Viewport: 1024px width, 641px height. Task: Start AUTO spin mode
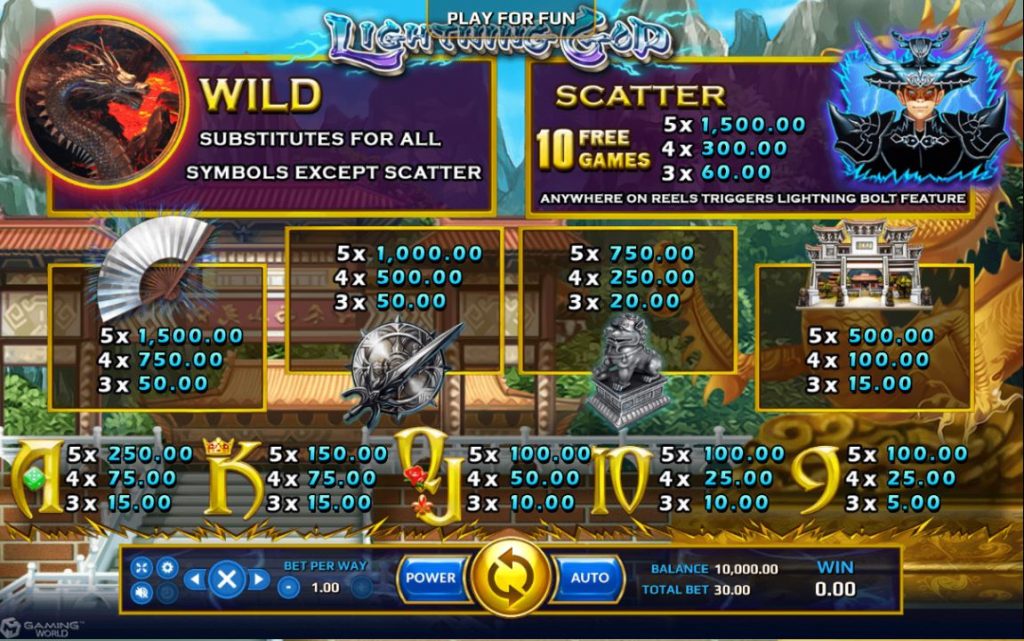(x=589, y=578)
